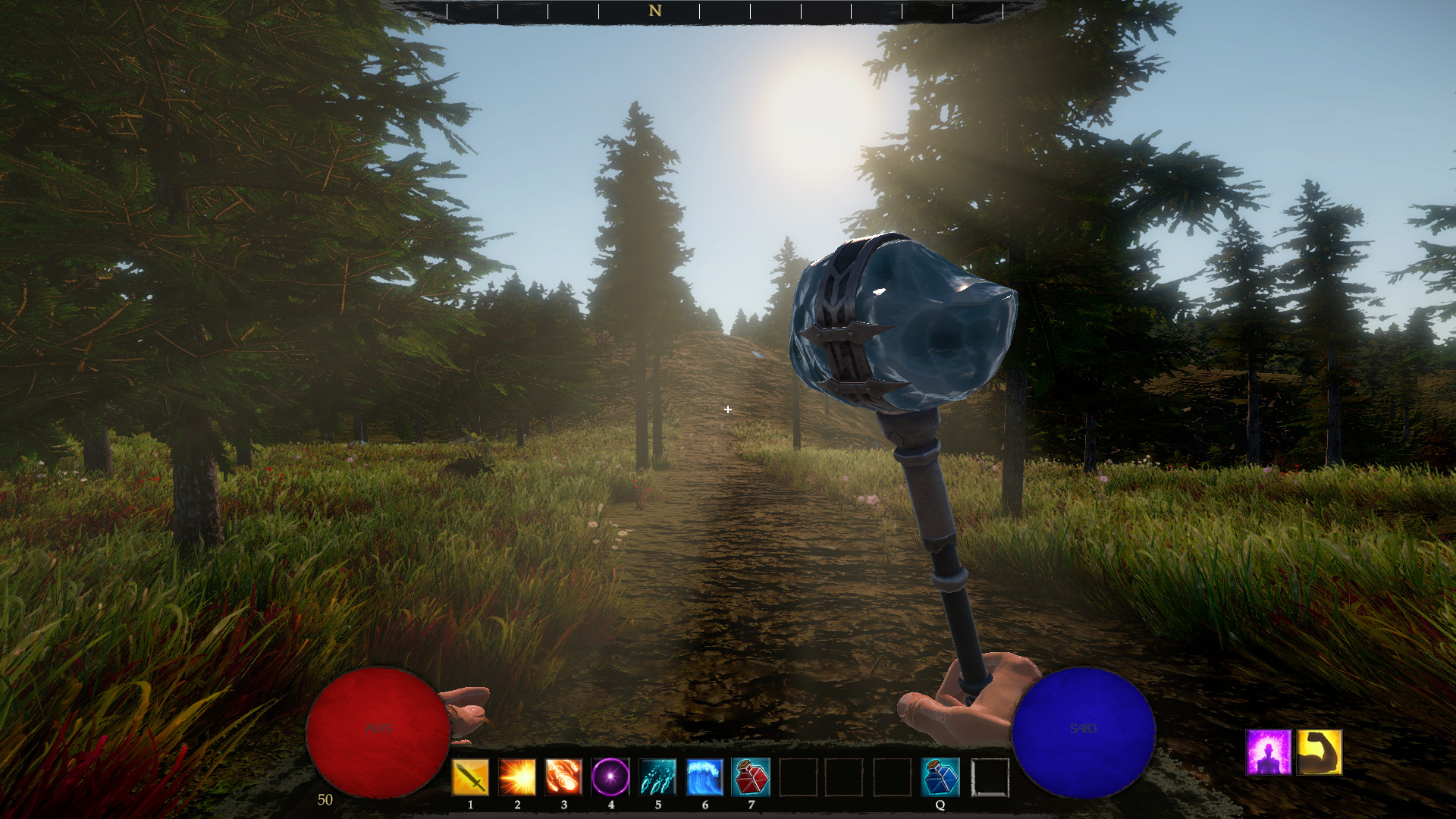Screen dimensions: 1456x819
Task: Click the crosshair at screen center
Action: 728,409
